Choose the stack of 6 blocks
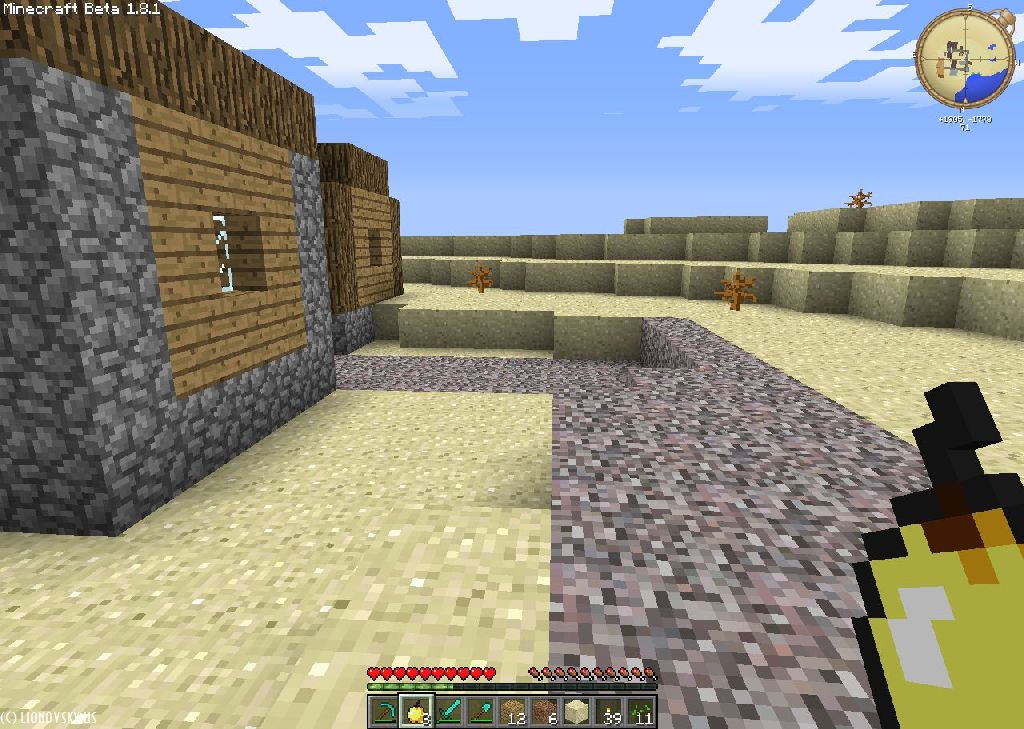 click(x=544, y=712)
